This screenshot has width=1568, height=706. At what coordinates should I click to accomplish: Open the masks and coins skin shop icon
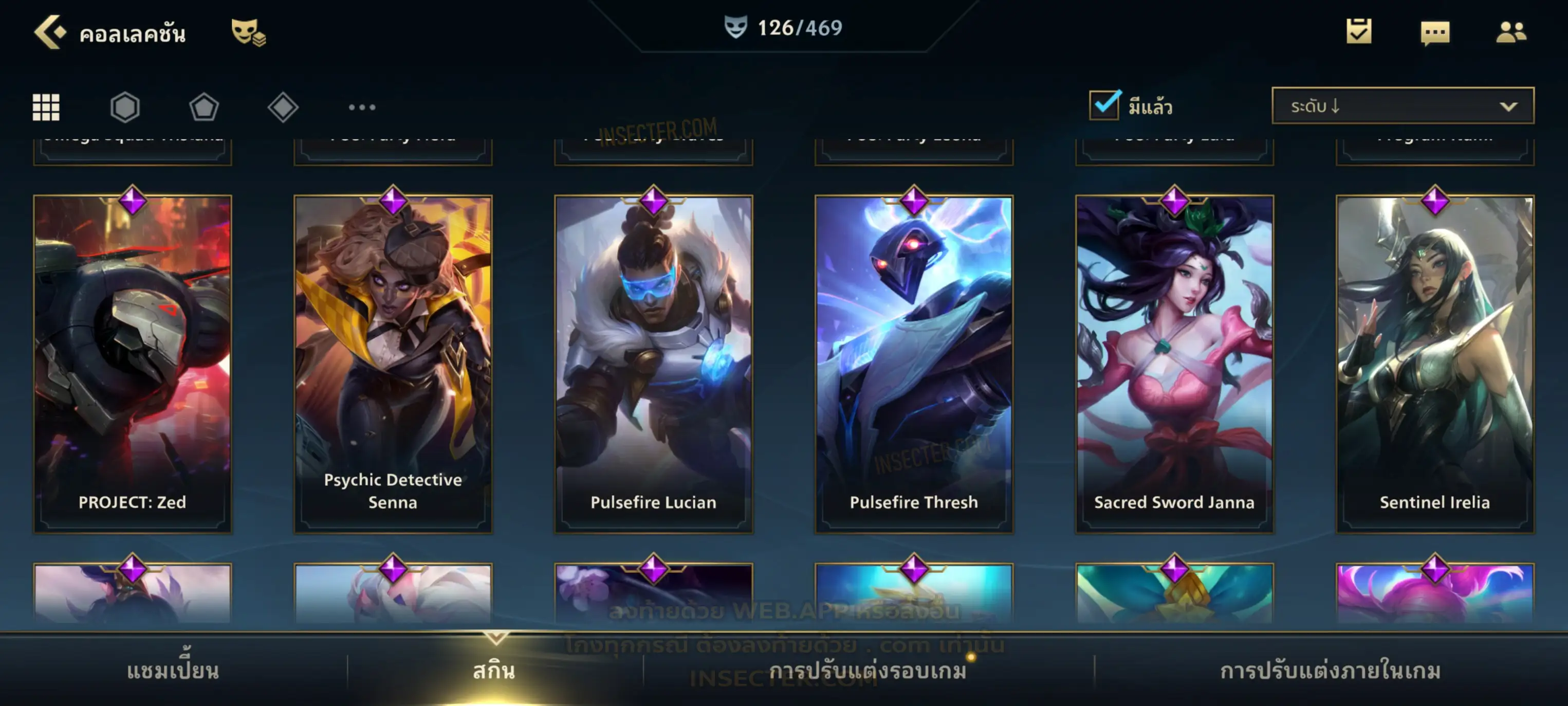point(248,32)
